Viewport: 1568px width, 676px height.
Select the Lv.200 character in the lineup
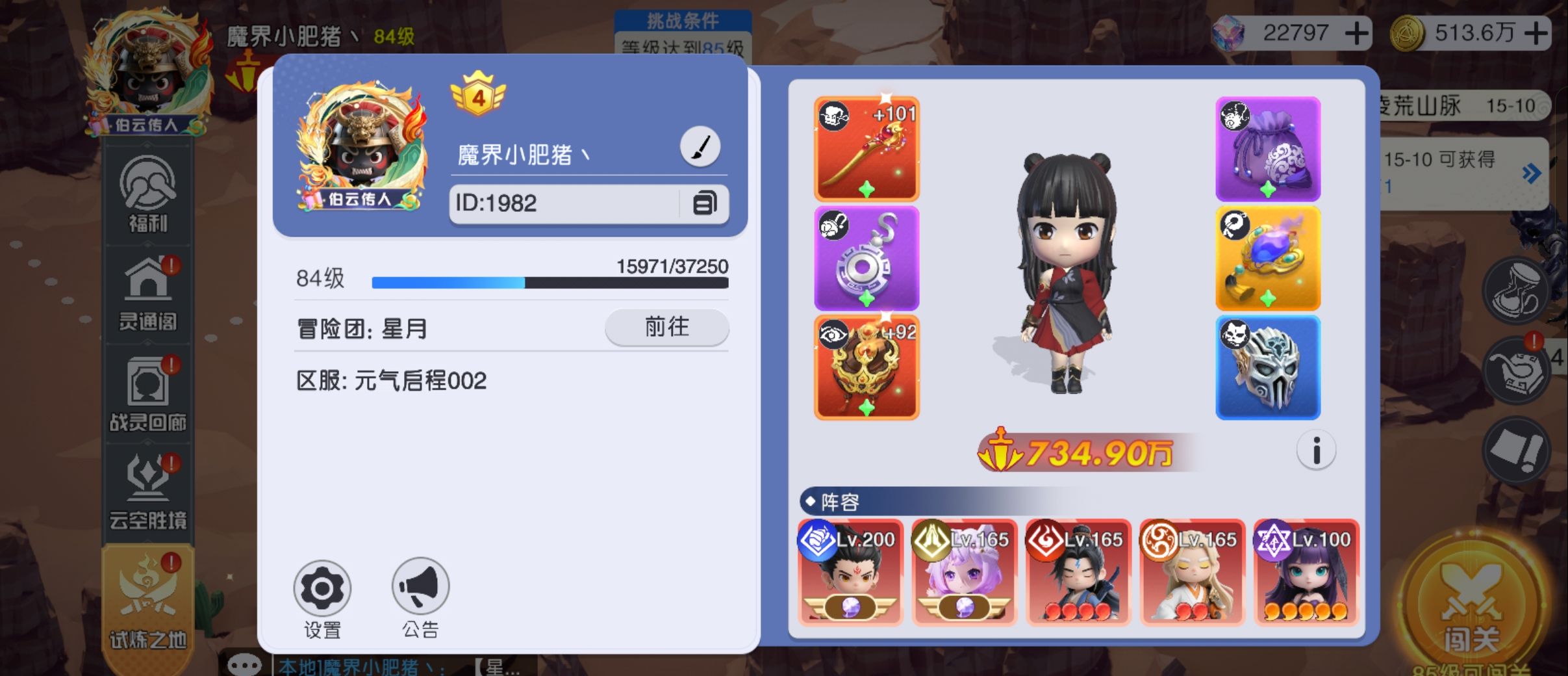pyautogui.click(x=850, y=572)
